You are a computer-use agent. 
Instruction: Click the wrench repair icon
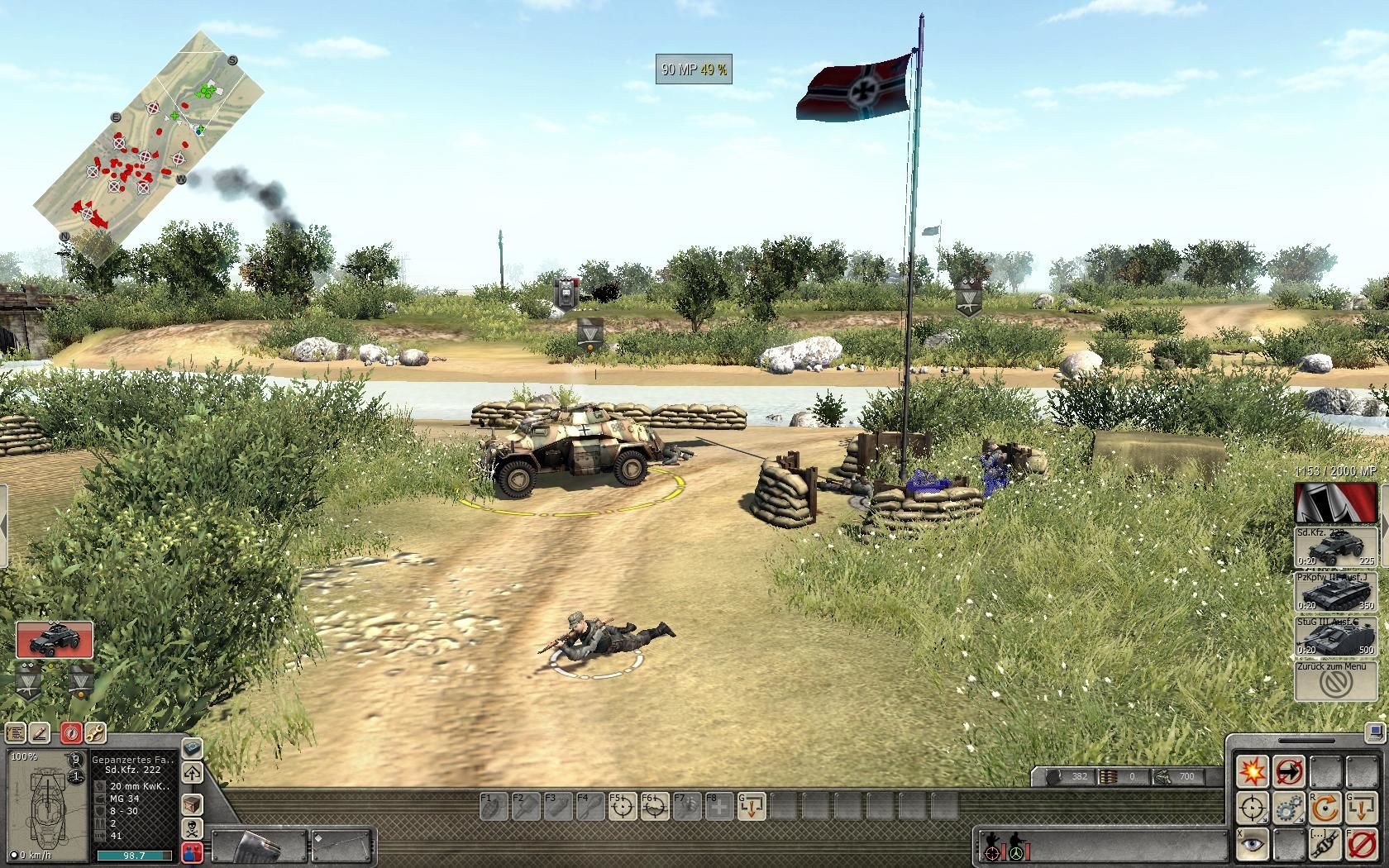(x=95, y=732)
